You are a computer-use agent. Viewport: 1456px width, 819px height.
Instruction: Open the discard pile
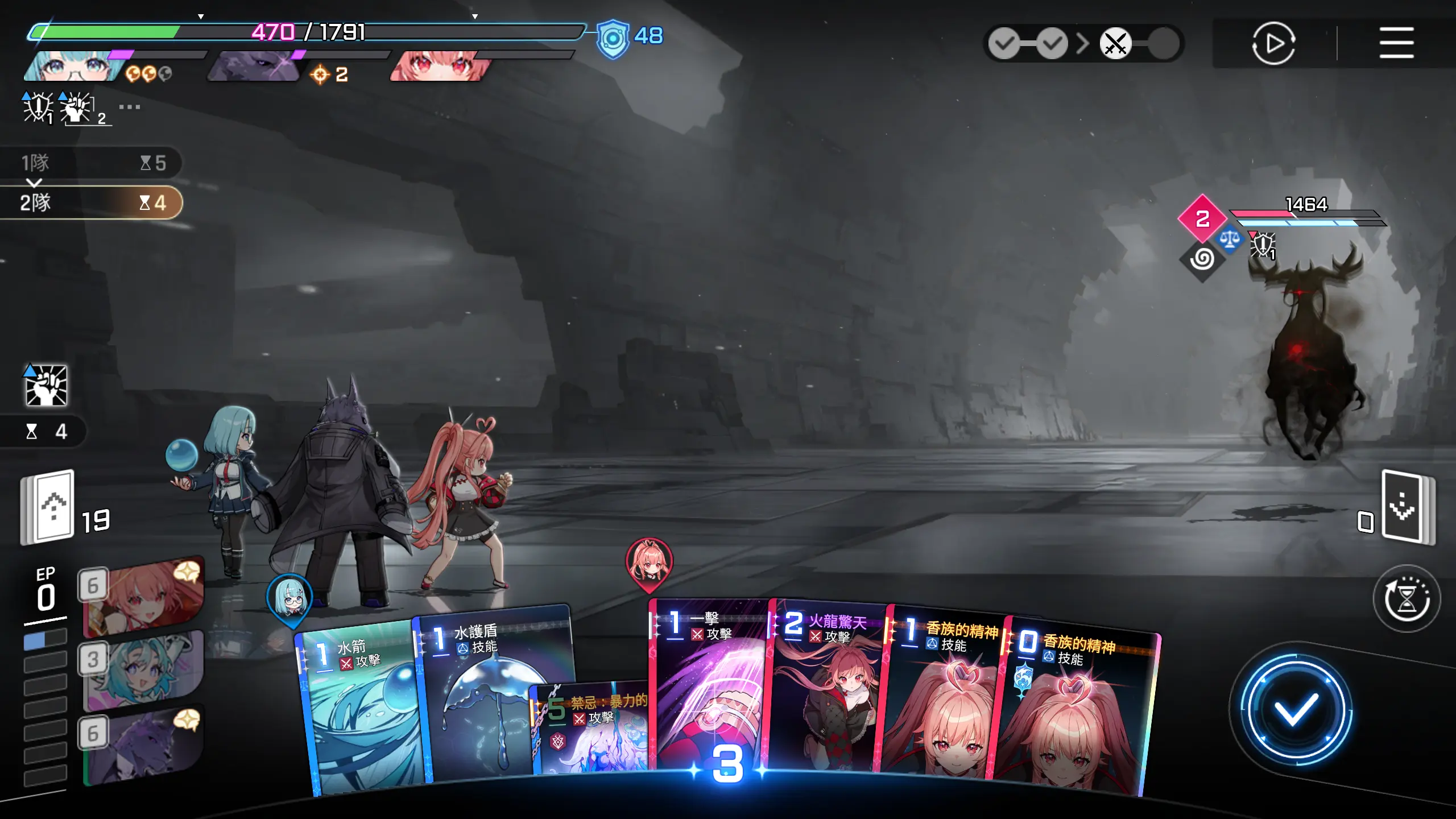click(x=1407, y=507)
